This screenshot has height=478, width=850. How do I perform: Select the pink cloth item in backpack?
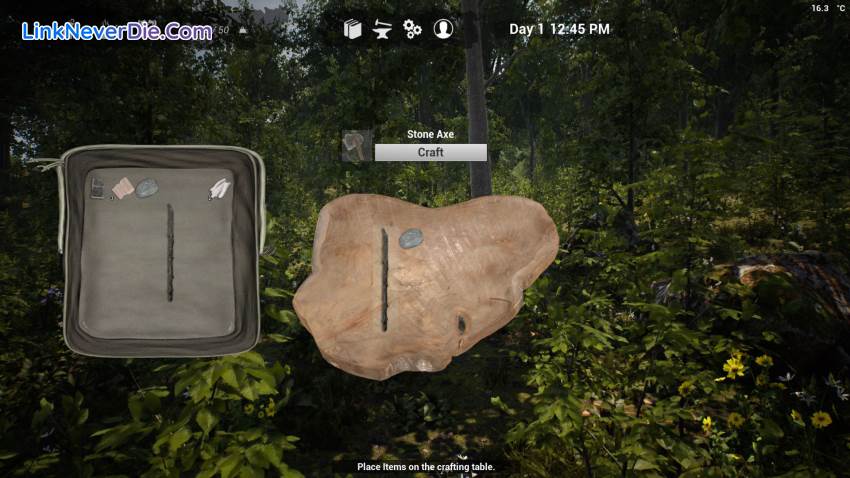(123, 188)
